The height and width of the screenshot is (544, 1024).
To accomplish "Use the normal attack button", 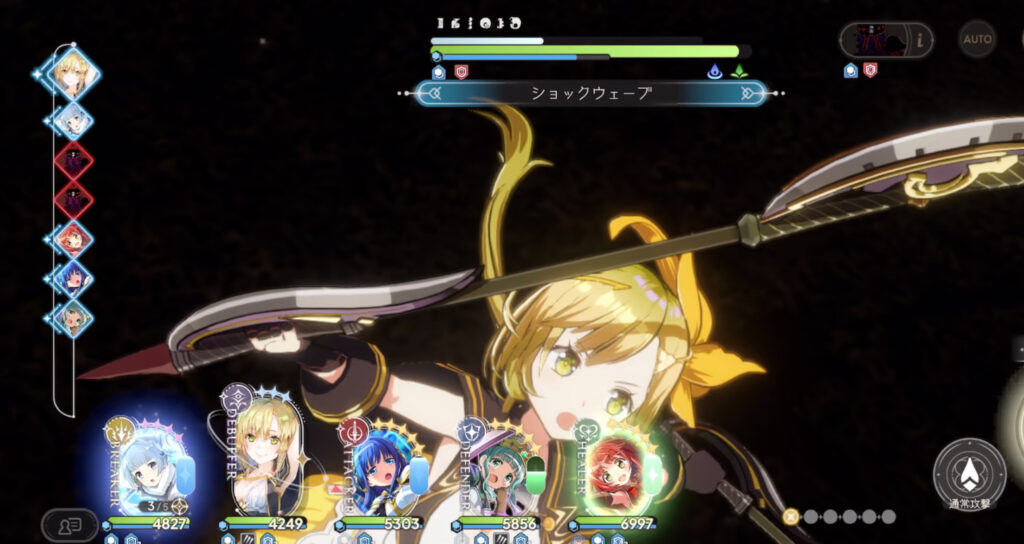I will [968, 474].
